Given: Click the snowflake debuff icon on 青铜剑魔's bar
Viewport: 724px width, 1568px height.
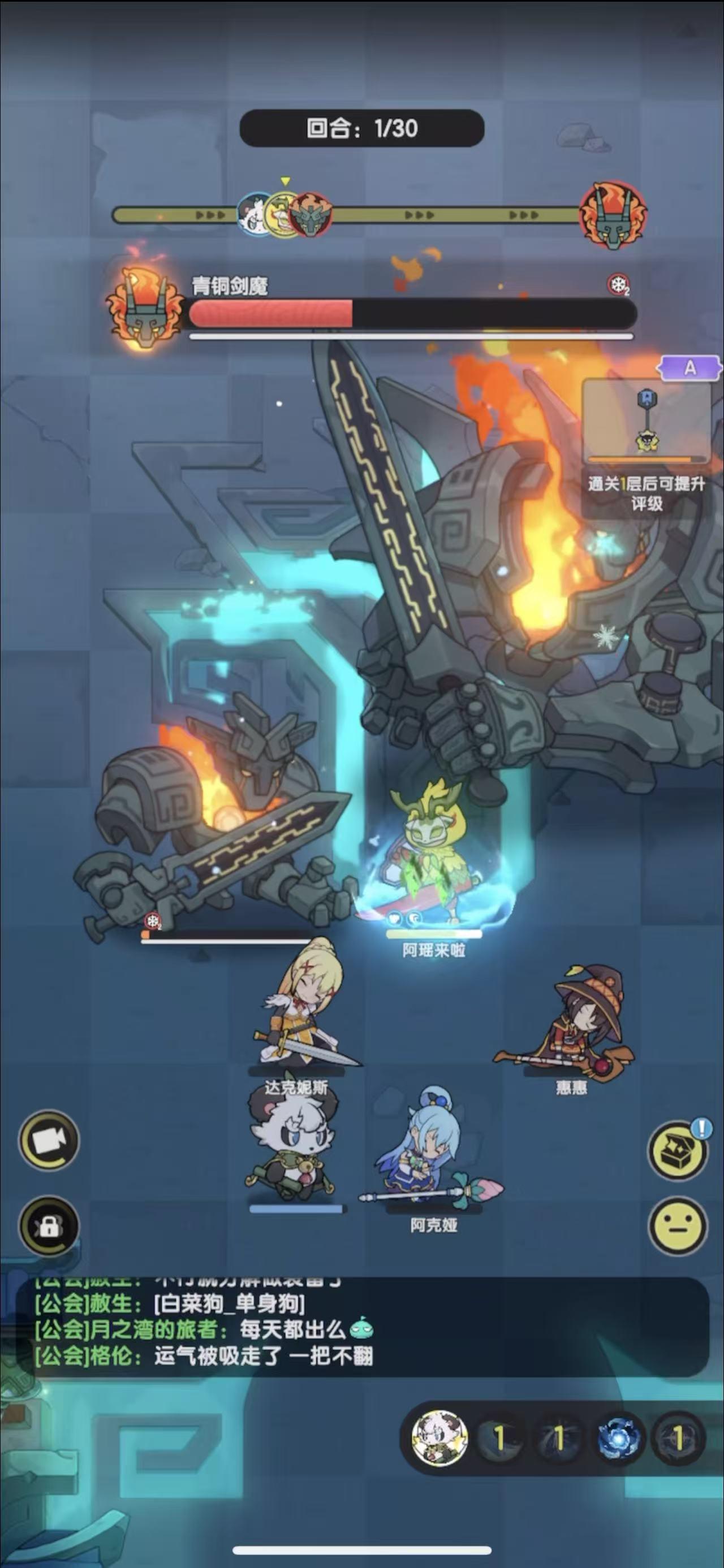Looking at the screenshot, I should coord(617,284).
